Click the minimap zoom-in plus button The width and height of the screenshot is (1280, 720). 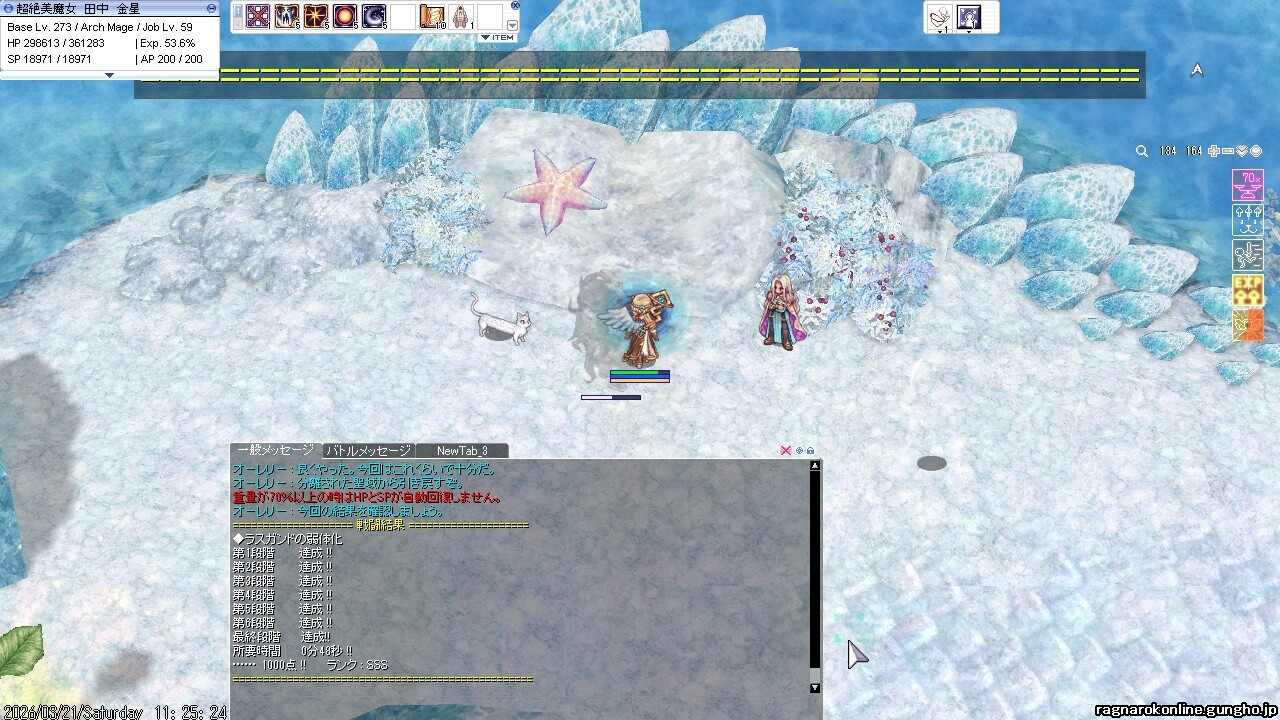pyautogui.click(x=1214, y=151)
